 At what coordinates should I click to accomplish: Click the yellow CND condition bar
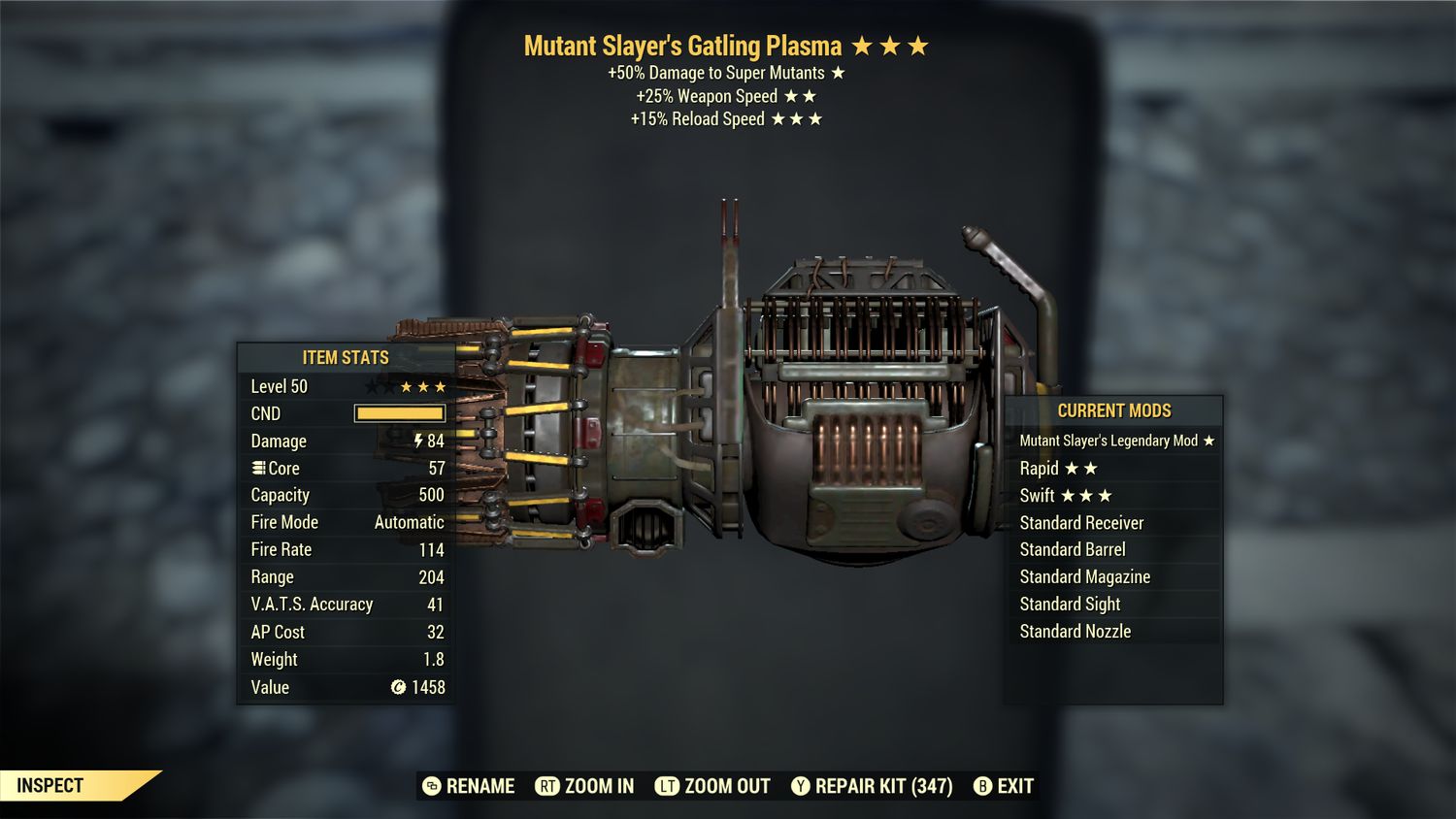pyautogui.click(x=399, y=413)
